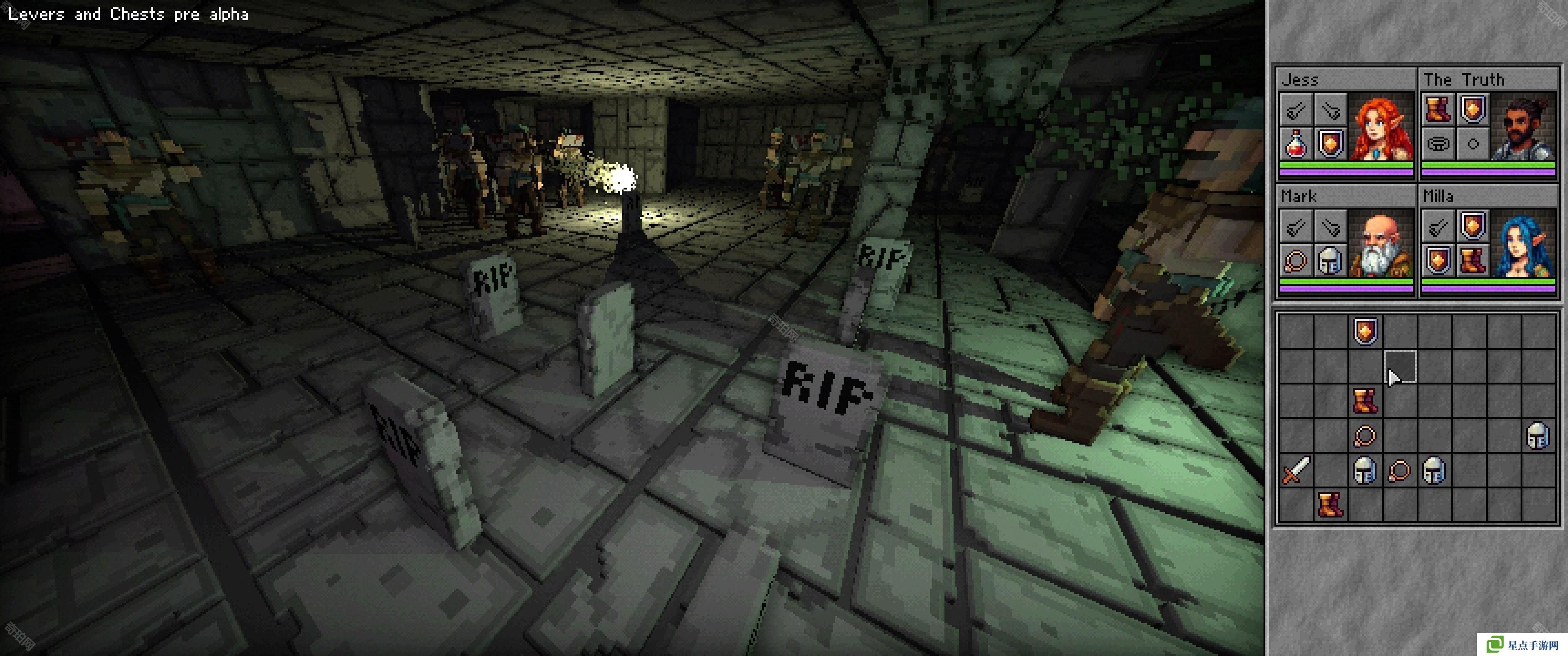Click the shield equipped on Jess
The width and height of the screenshot is (1568, 656).
click(1330, 145)
